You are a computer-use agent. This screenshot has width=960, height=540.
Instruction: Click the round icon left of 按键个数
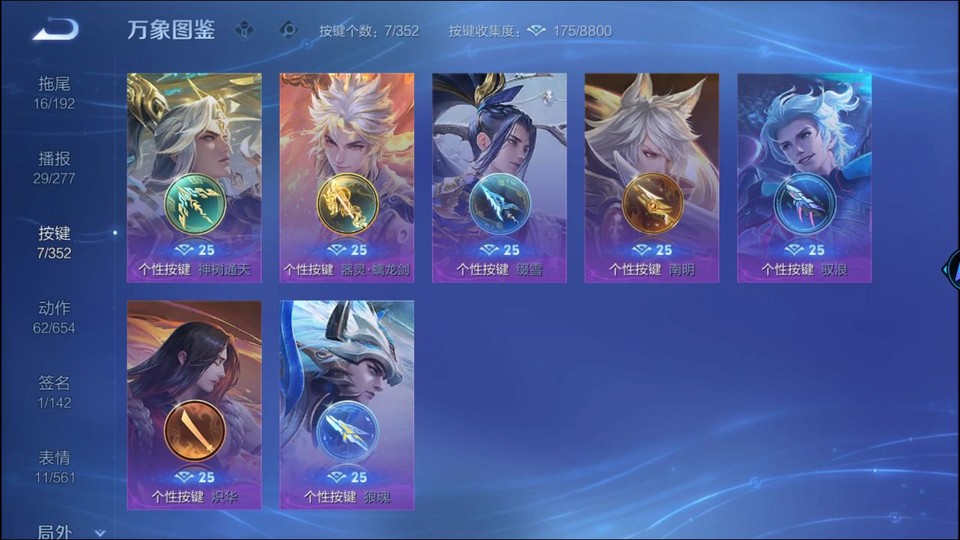tap(288, 30)
